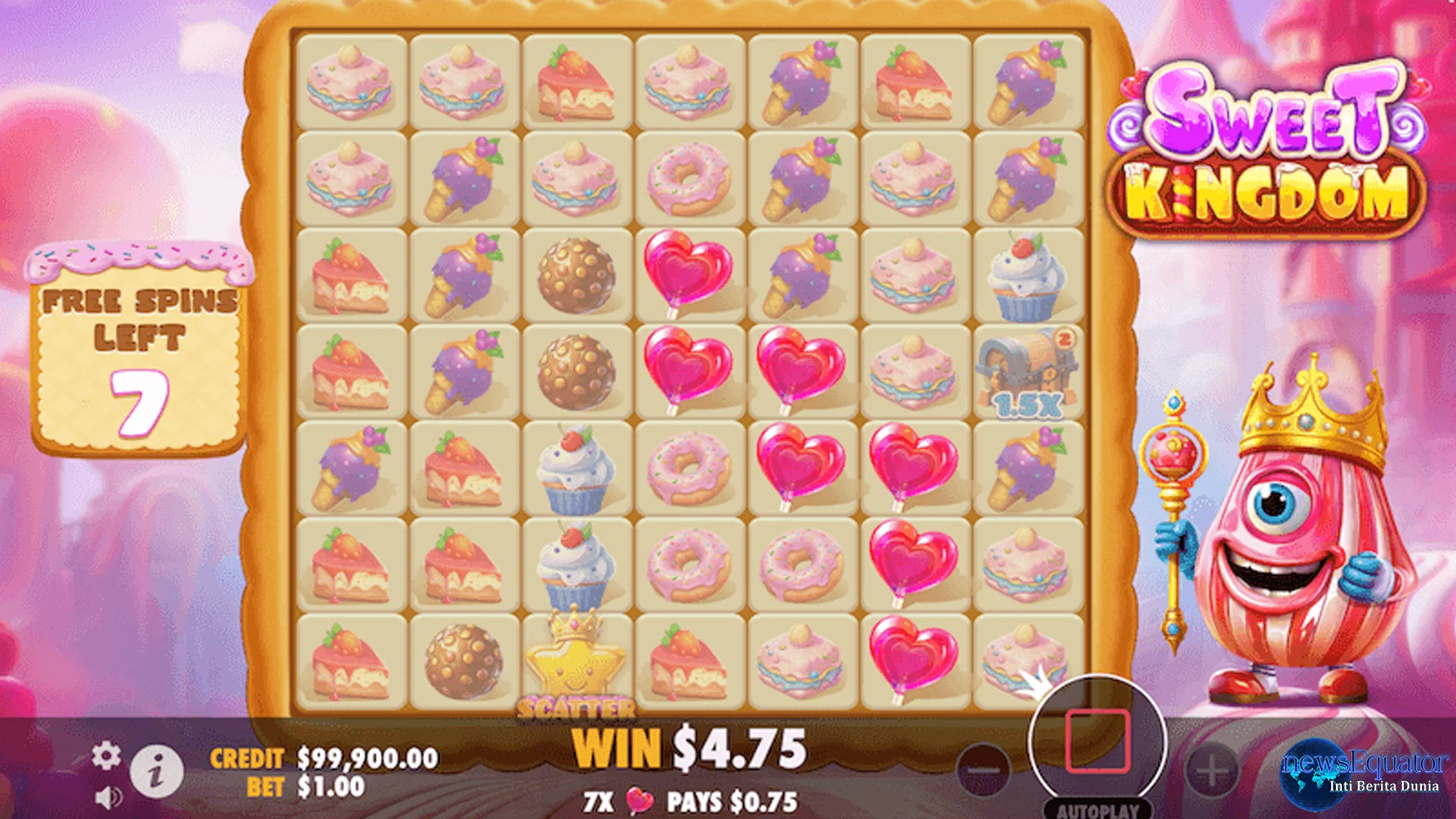The image size is (1456, 819).
Task: Decrease the bet with the minus button
Action: point(984,770)
